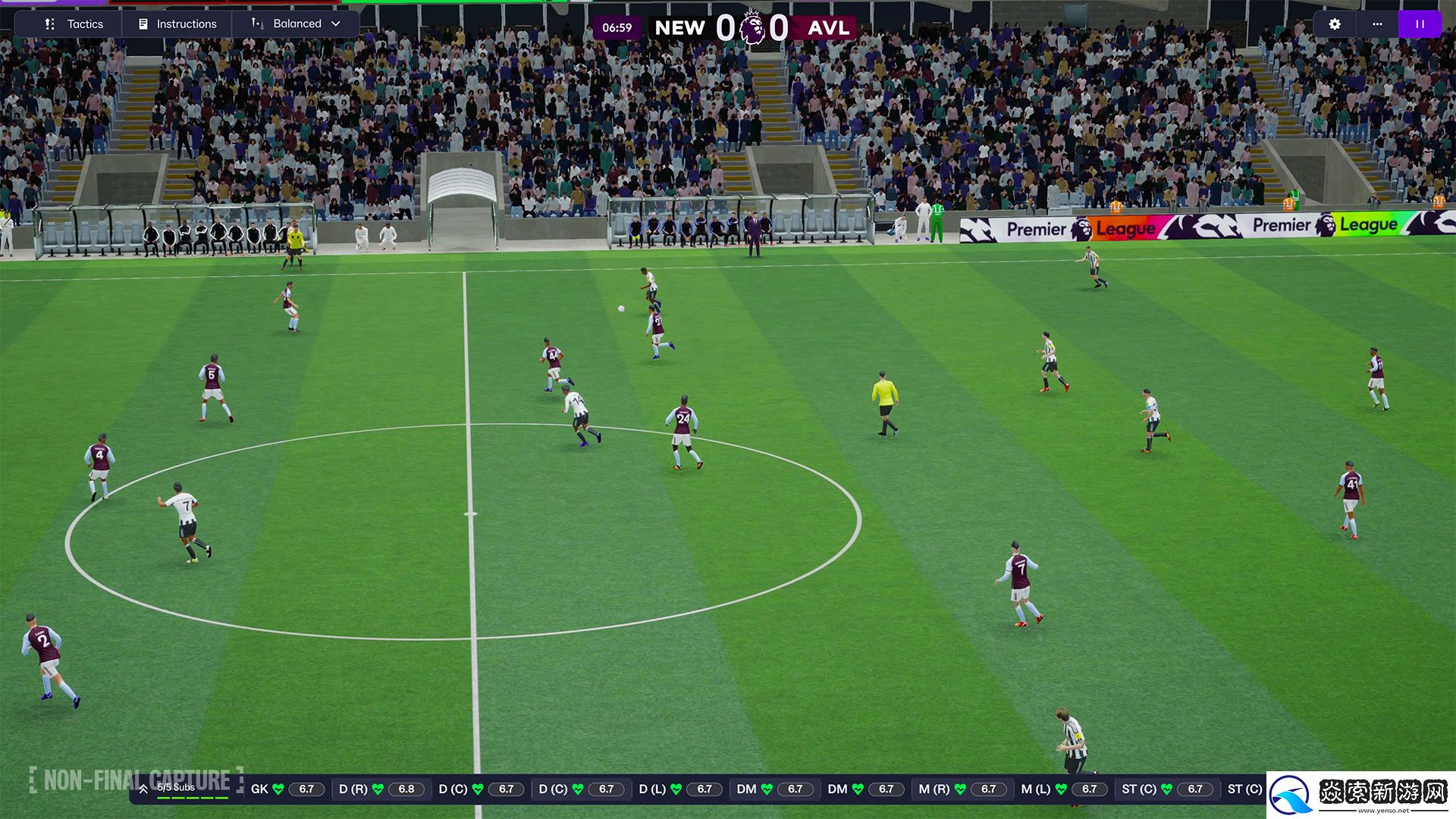Select the GK player slot
1456x819 pixels.
tap(287, 789)
